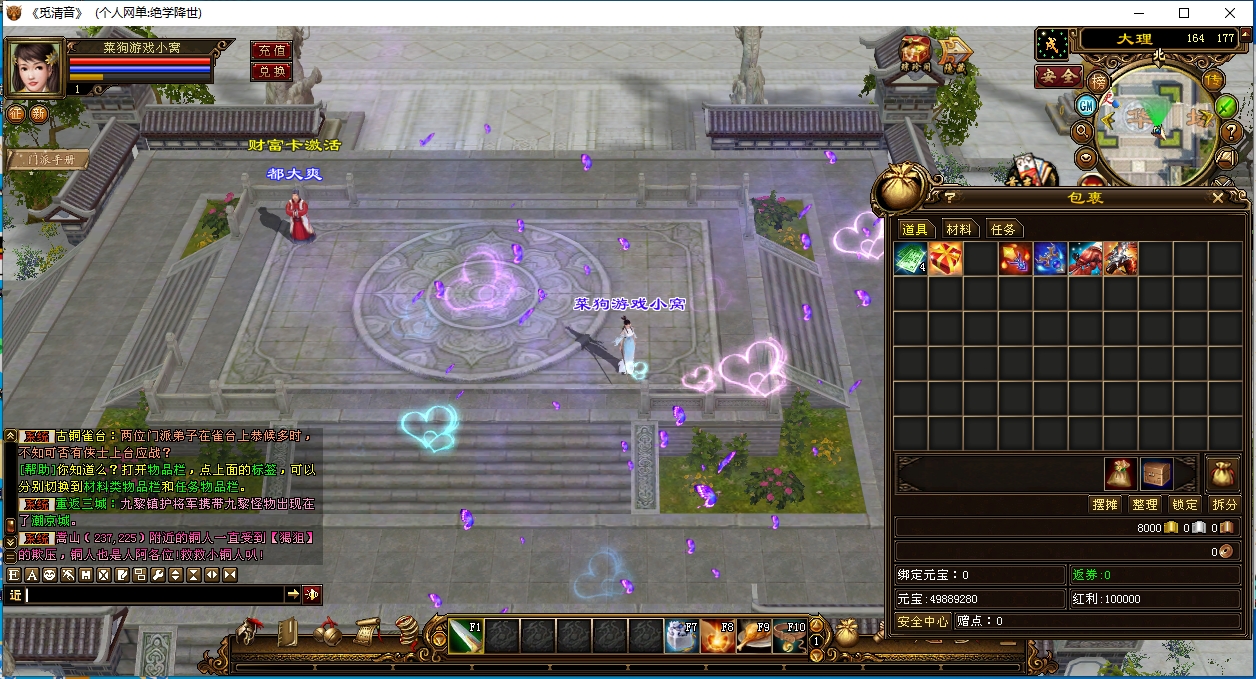Activate the F1 sword skill slot
This screenshot has height=679, width=1256.
tap(466, 636)
